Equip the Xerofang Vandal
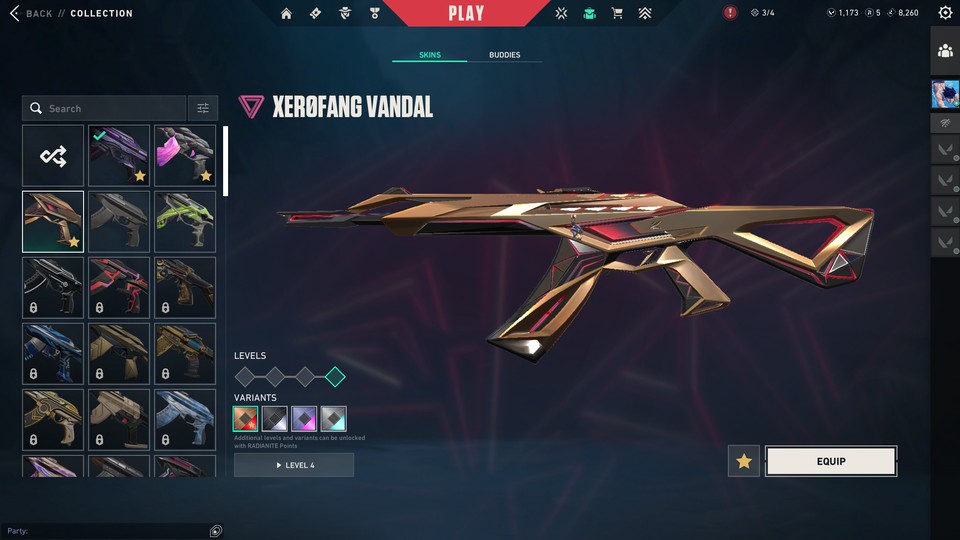 click(x=830, y=461)
